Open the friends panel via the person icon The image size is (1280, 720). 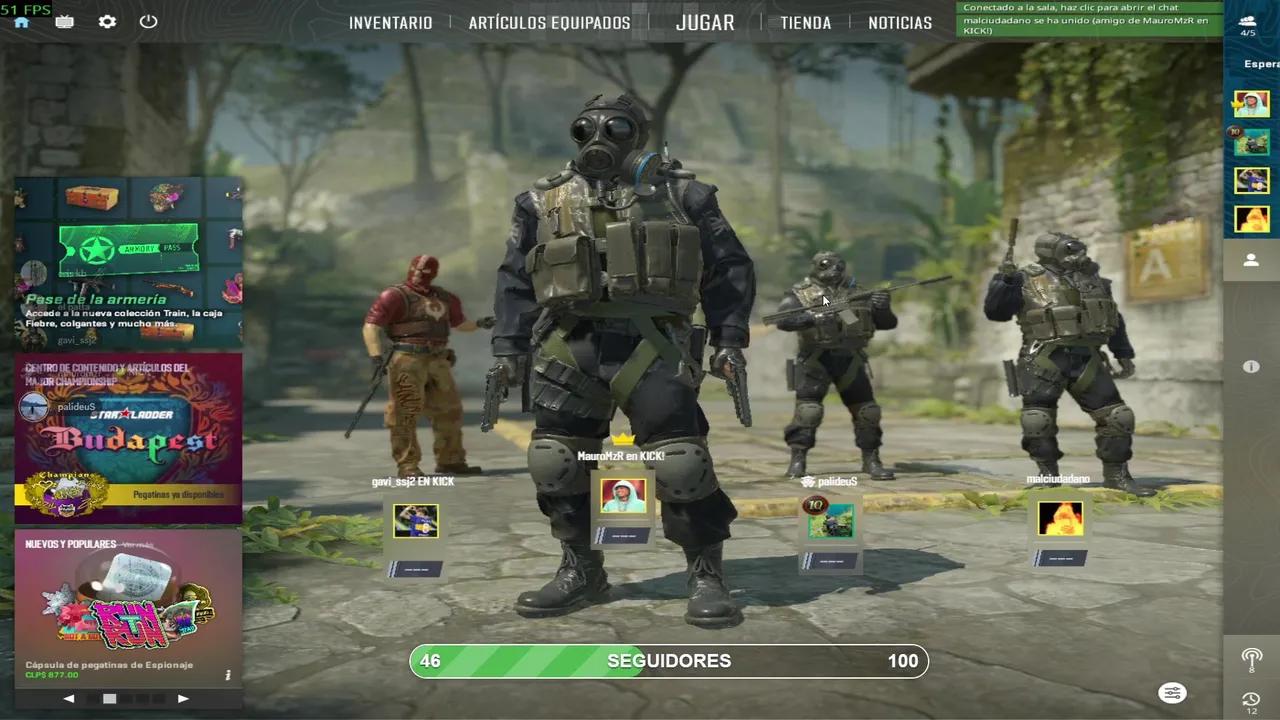[x=1251, y=260]
